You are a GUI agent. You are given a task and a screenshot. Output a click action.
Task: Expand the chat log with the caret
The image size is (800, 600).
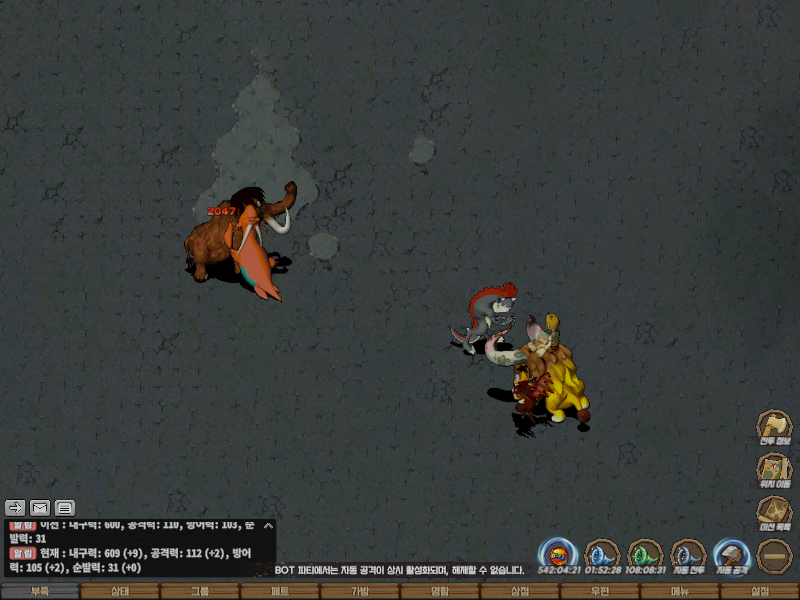(267, 525)
